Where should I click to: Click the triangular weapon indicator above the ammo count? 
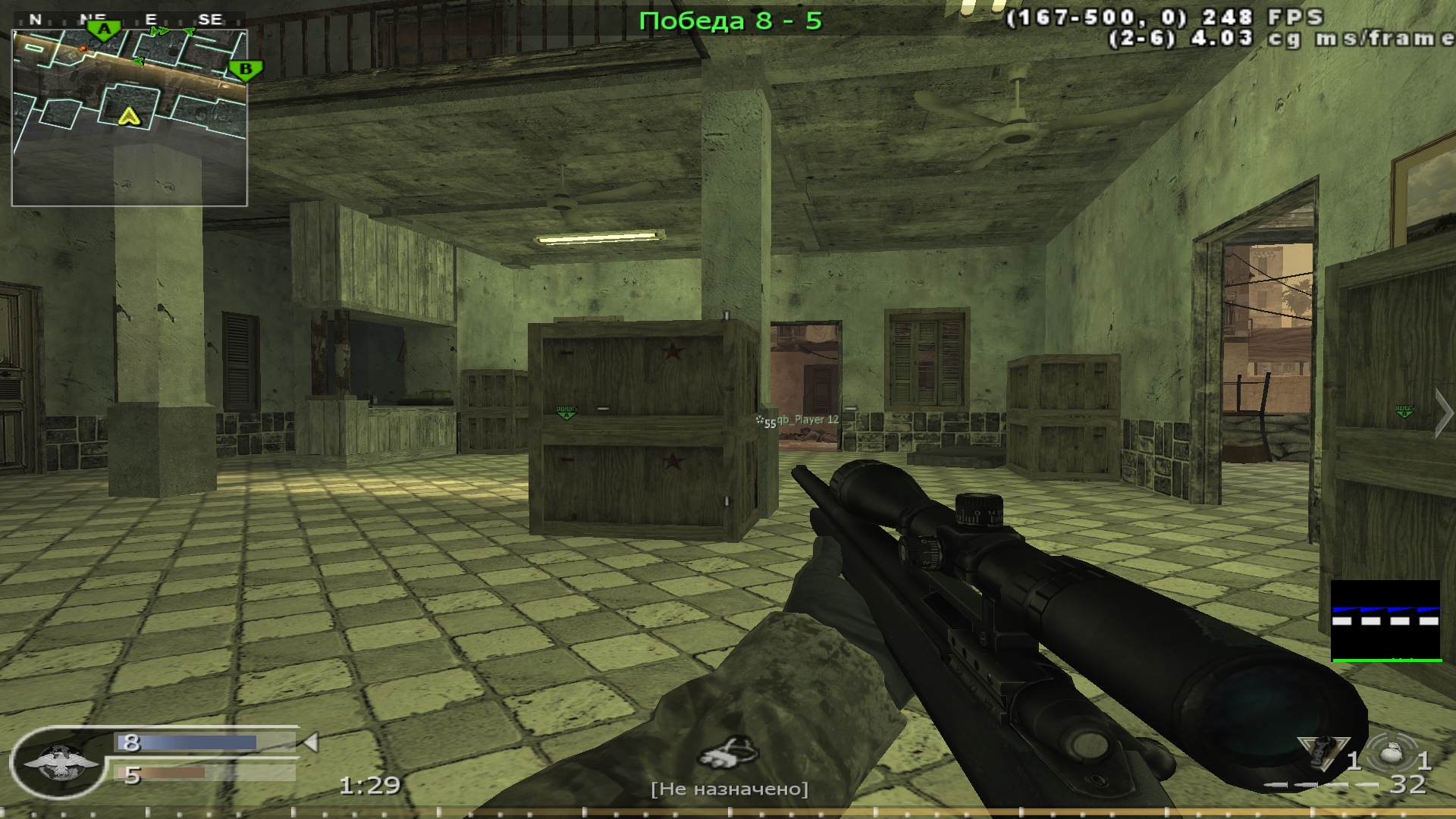click(x=1323, y=753)
